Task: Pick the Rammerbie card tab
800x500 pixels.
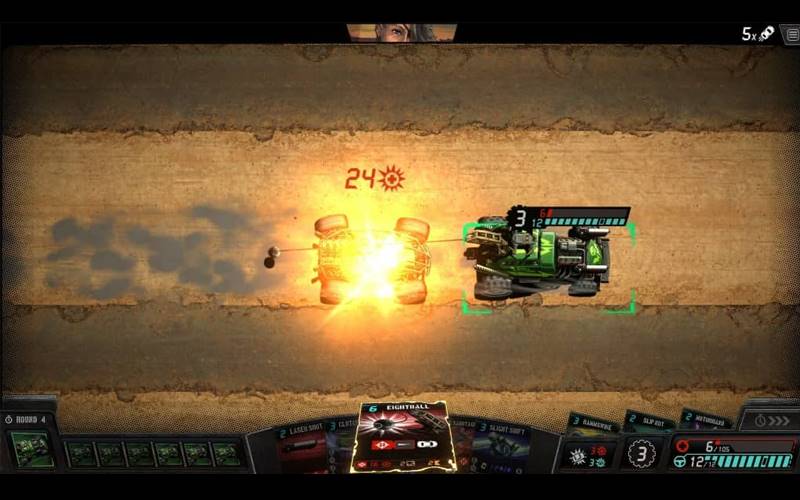Action: click(x=593, y=422)
